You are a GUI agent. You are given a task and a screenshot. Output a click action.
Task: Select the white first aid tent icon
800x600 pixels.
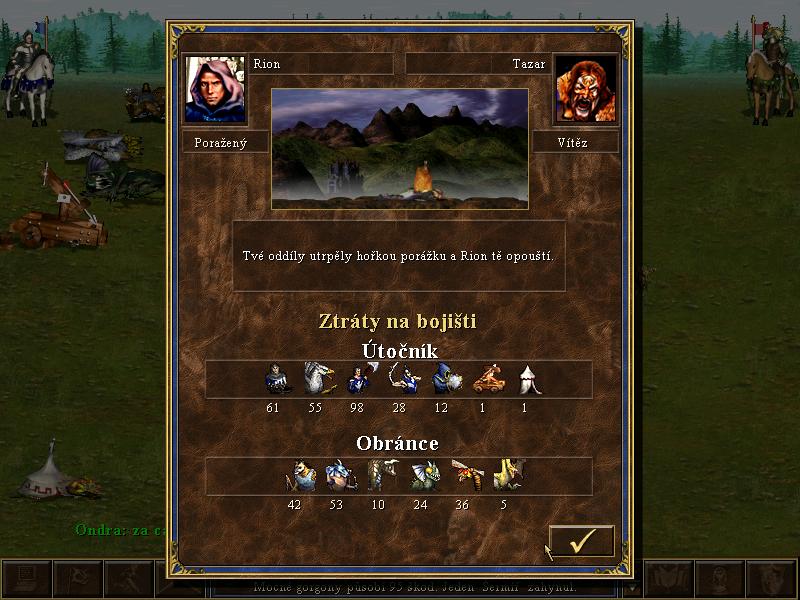tap(527, 379)
